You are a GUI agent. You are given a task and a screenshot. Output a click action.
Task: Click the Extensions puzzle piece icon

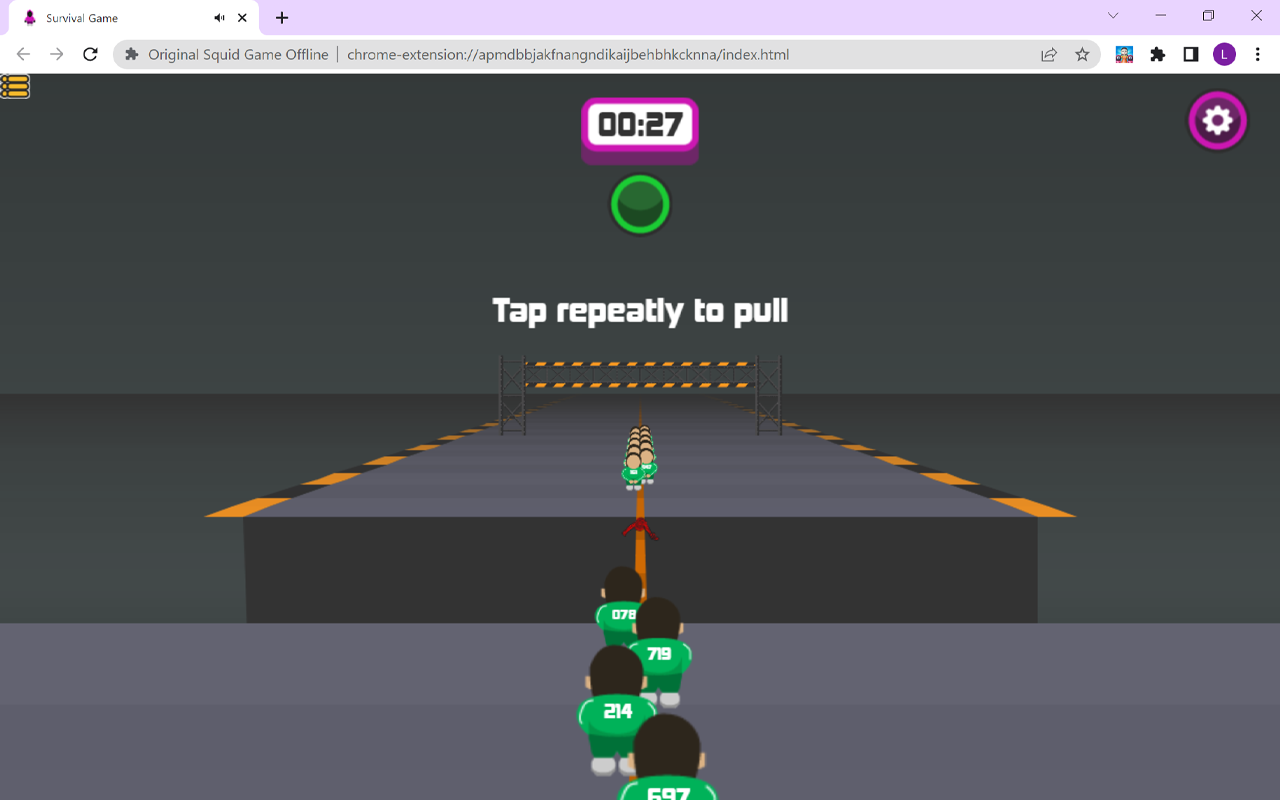(x=1157, y=54)
